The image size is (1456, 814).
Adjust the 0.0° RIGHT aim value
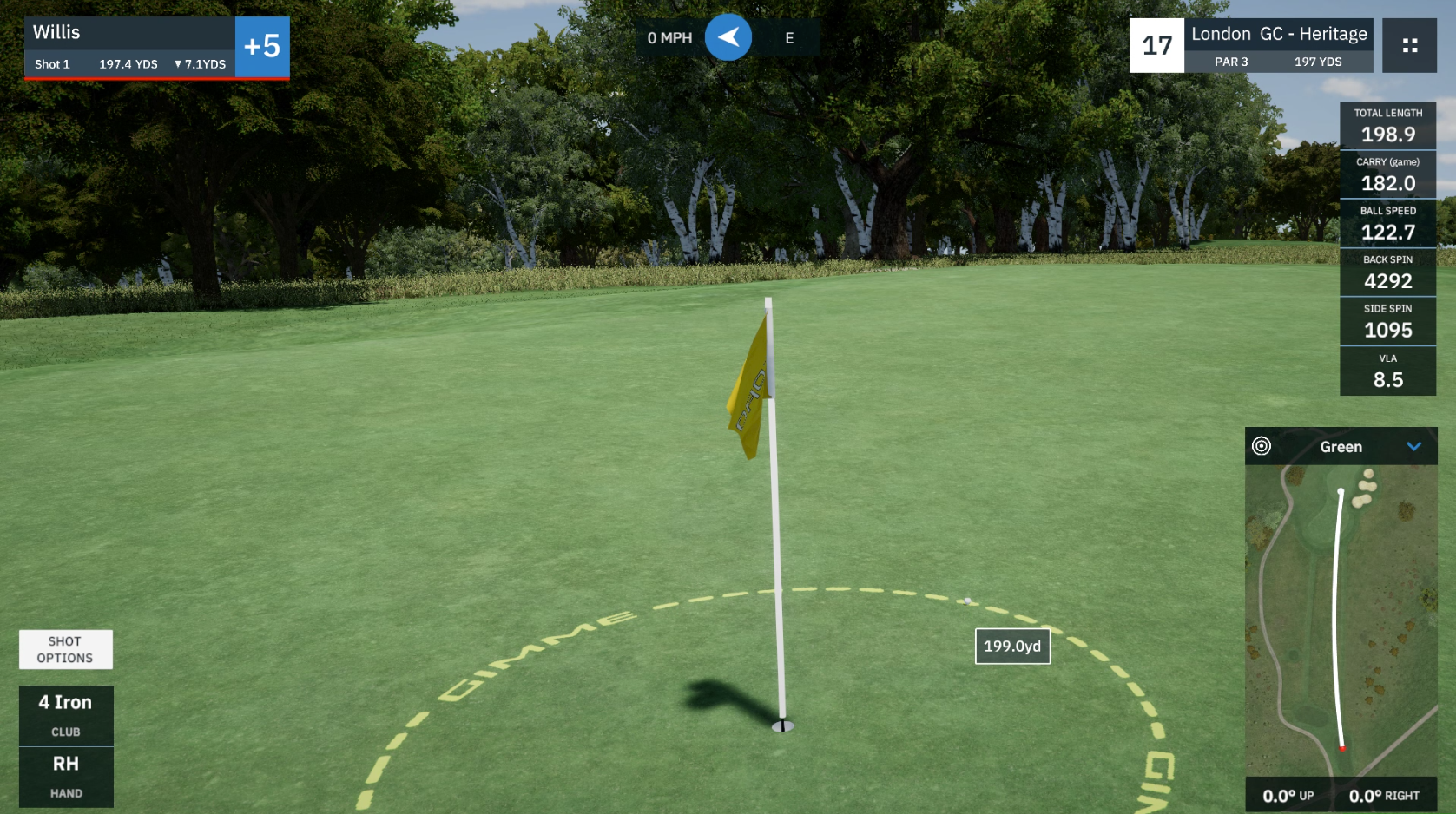pyautogui.click(x=1384, y=796)
